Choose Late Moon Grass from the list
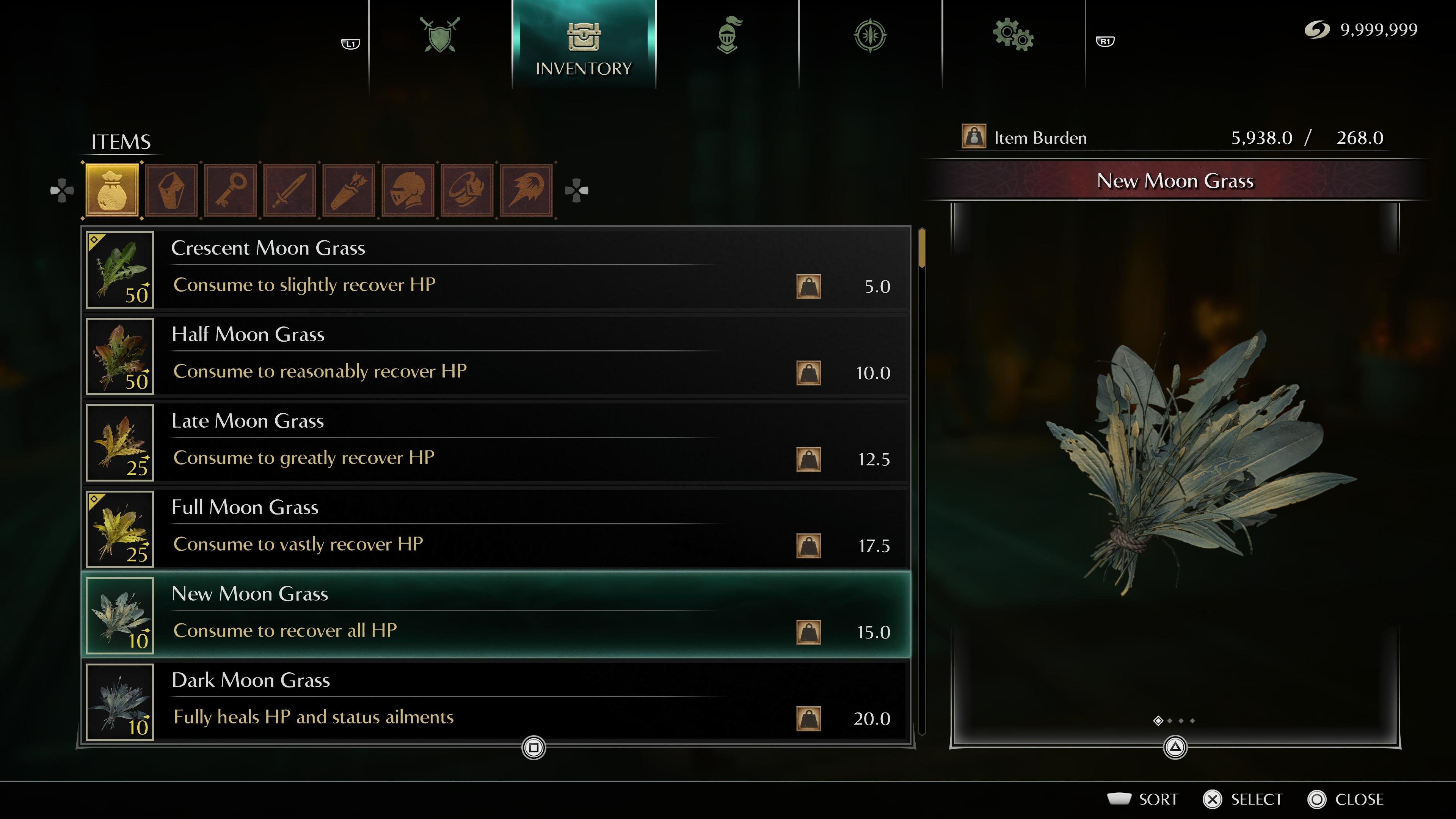The width and height of the screenshot is (1456, 819). [496, 442]
